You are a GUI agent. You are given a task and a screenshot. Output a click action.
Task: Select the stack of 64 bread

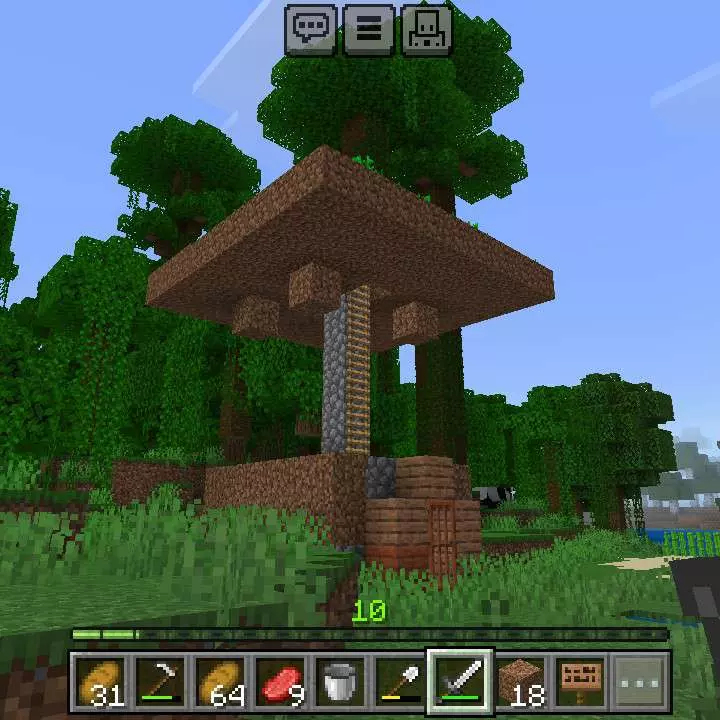coord(220,682)
